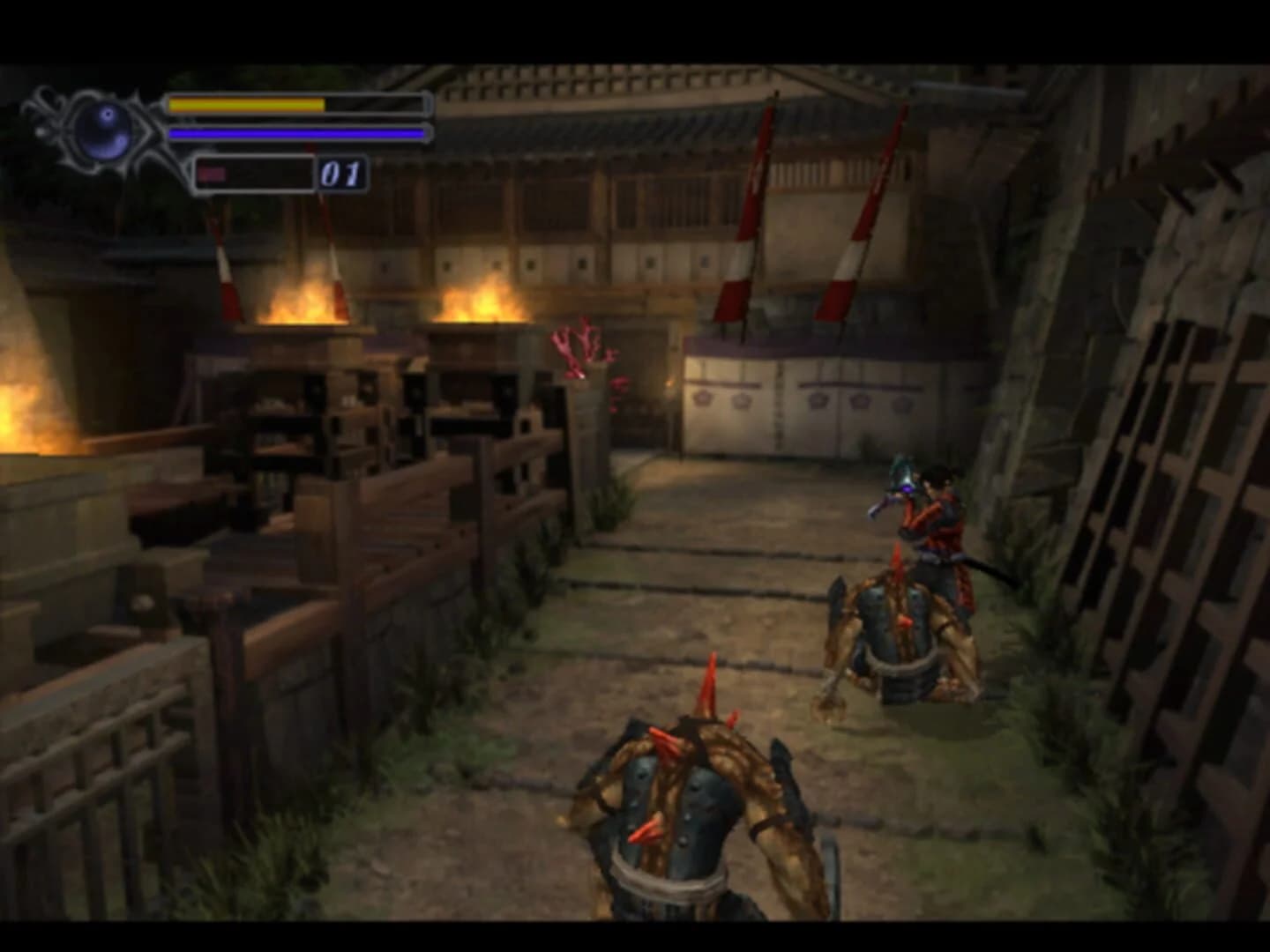This screenshot has width=1270, height=952.
Task: Click the red enemy gauge segment
Action: [x=214, y=175]
